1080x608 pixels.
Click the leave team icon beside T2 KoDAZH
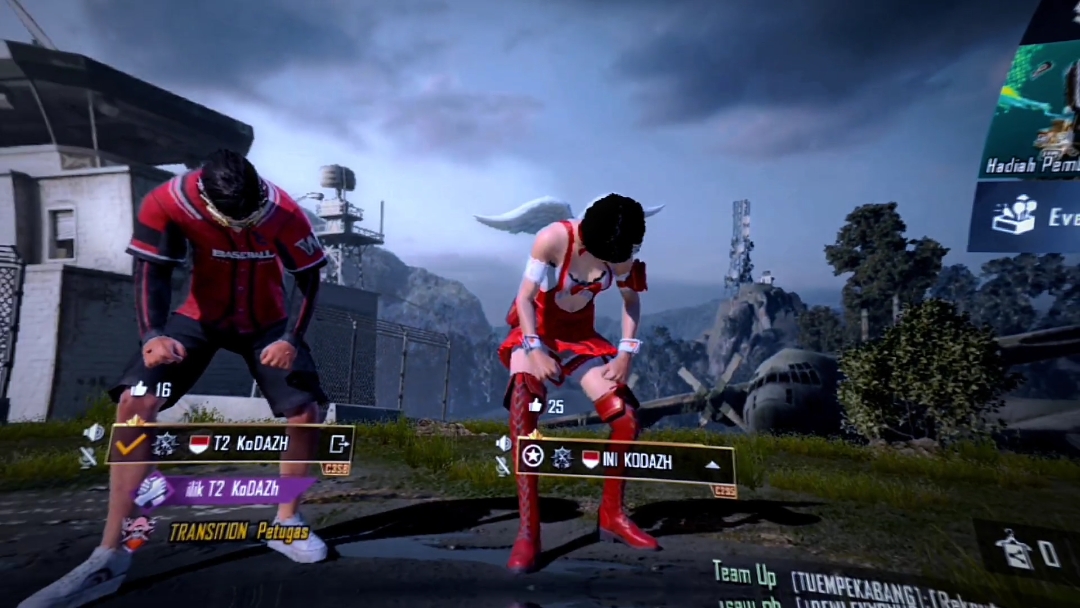click(x=339, y=444)
